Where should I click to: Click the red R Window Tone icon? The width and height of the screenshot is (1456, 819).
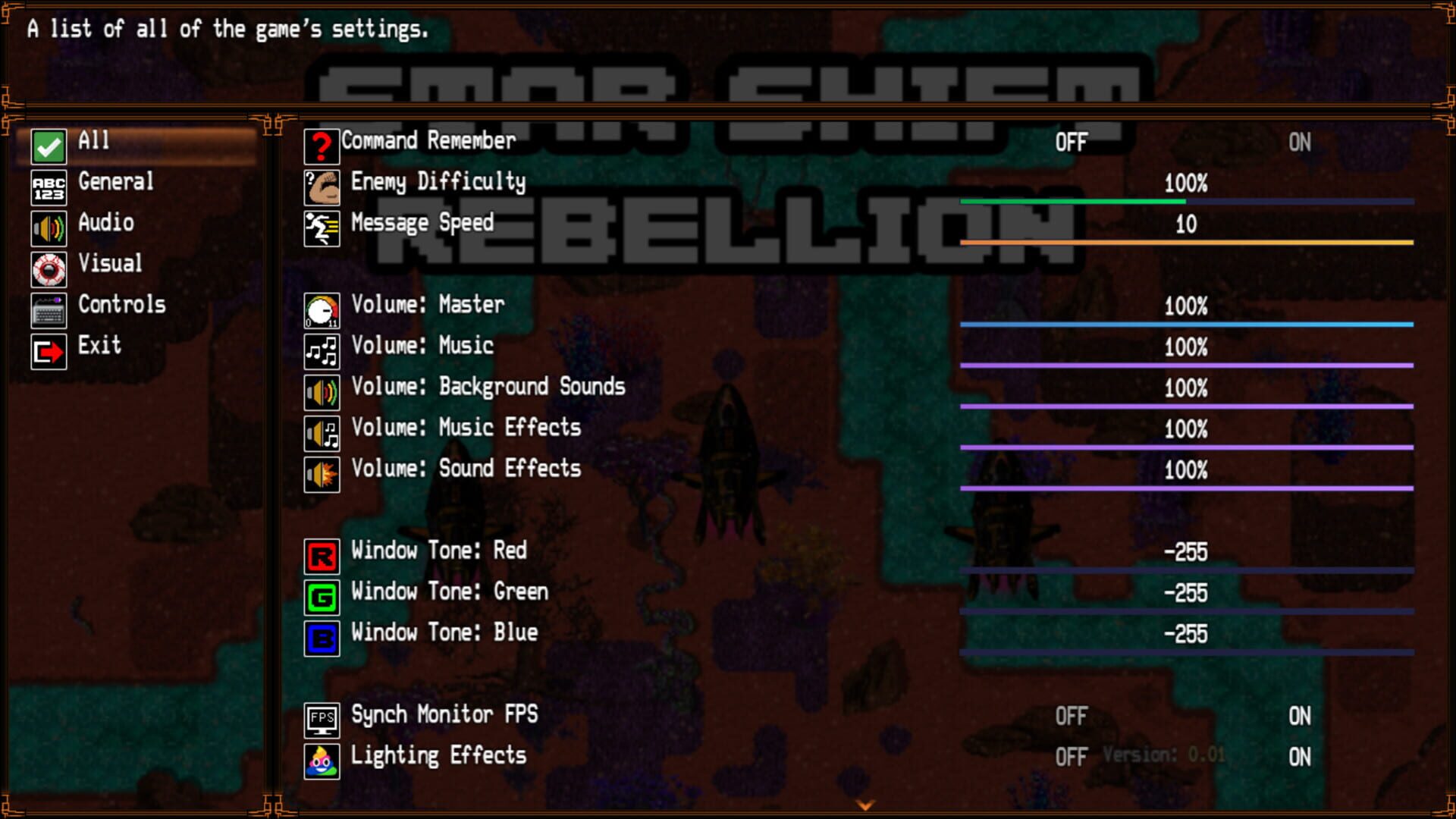tap(322, 557)
